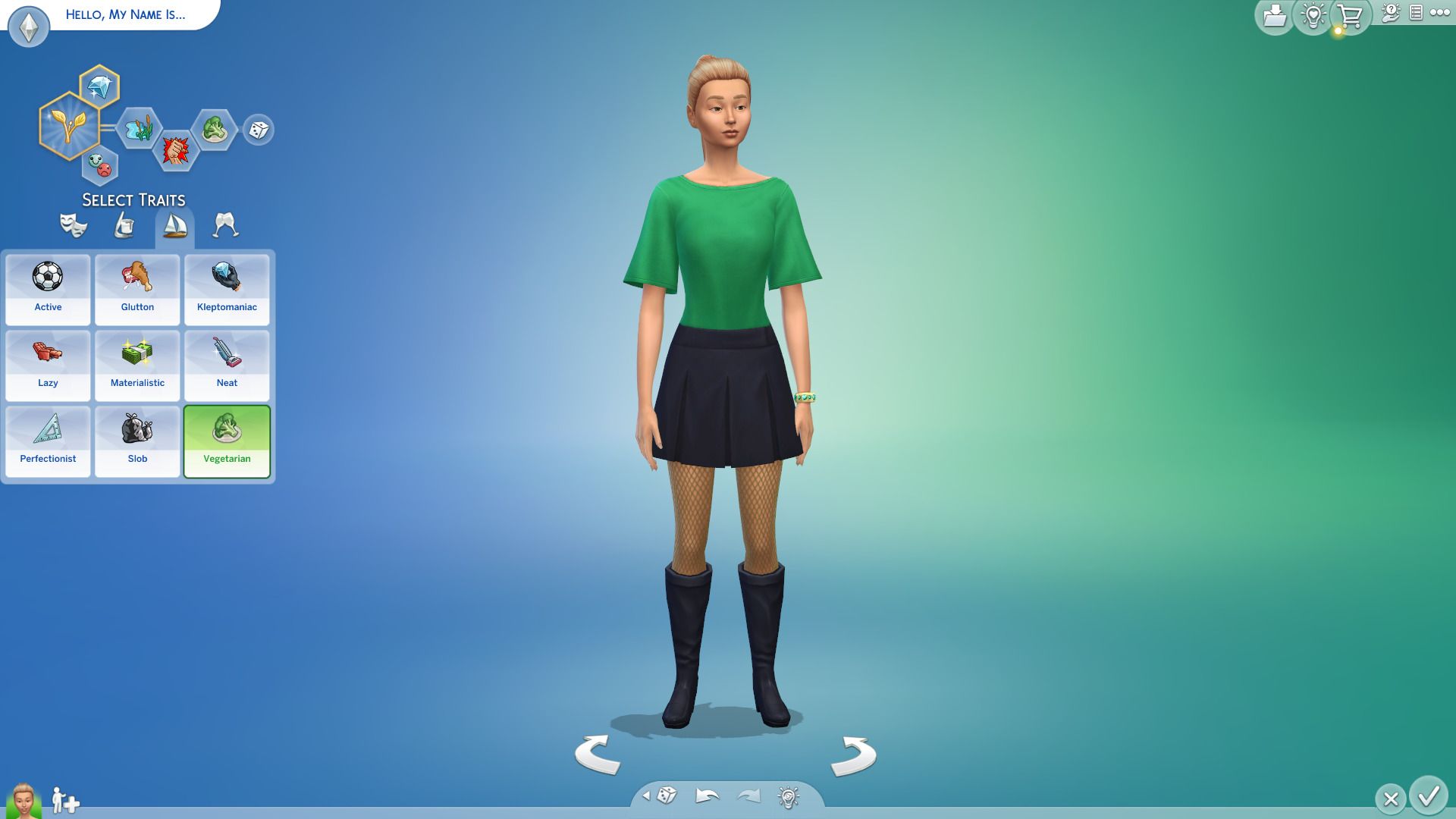
Task: Open the Social wine glasses trait tab
Action: pos(225,225)
